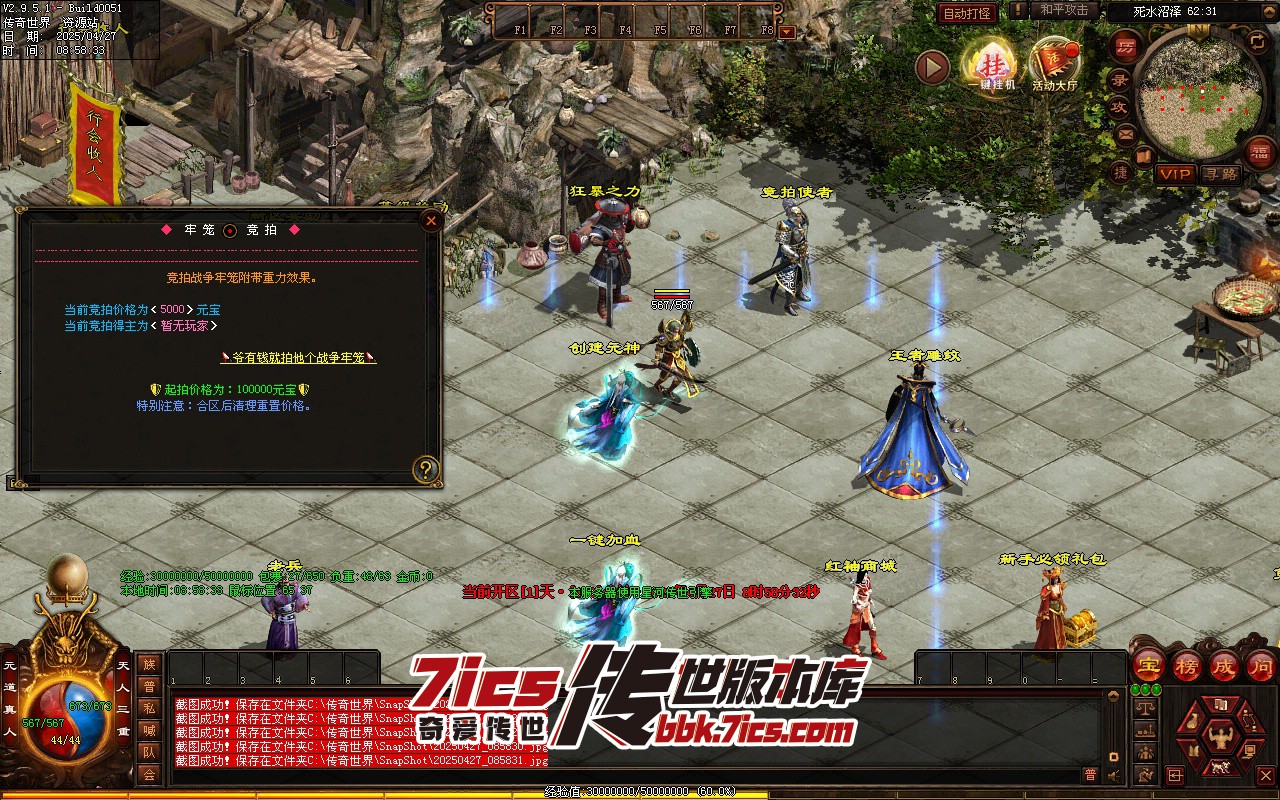
Task: Open the 活动大厅 activity hall
Action: click(1055, 64)
